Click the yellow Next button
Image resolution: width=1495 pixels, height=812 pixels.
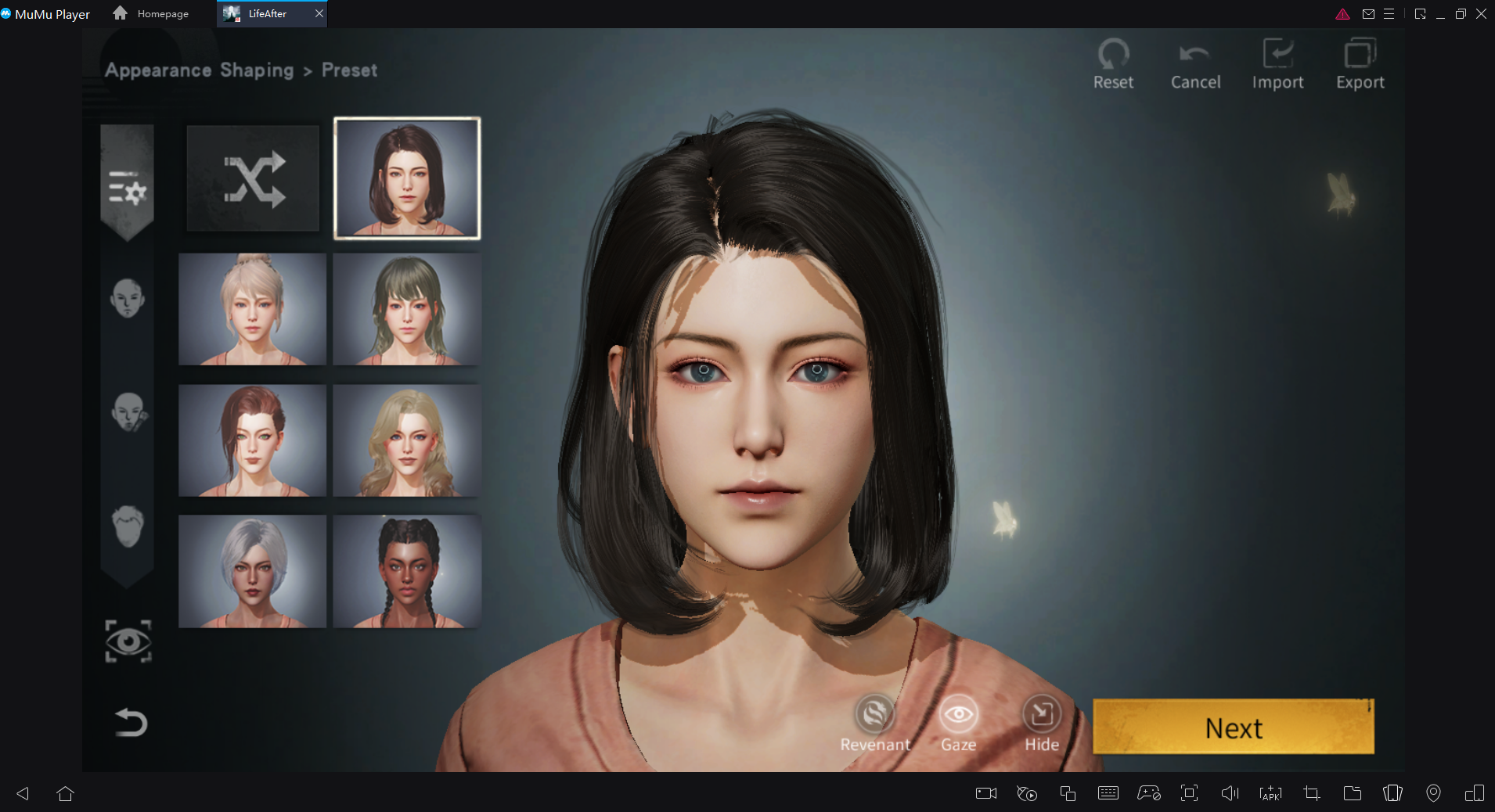coord(1233,728)
